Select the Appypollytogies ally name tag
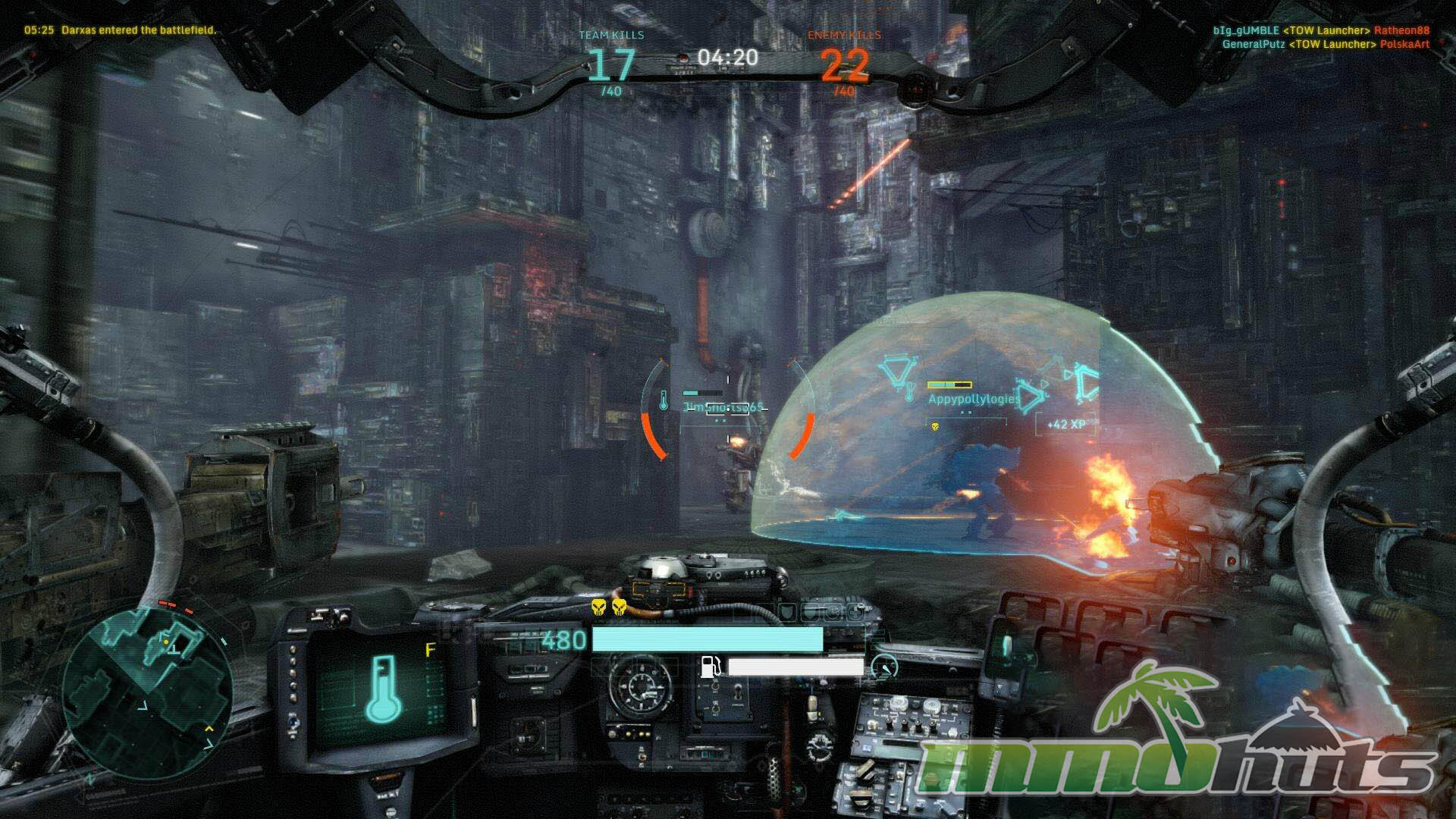The height and width of the screenshot is (819, 1456). click(x=973, y=399)
